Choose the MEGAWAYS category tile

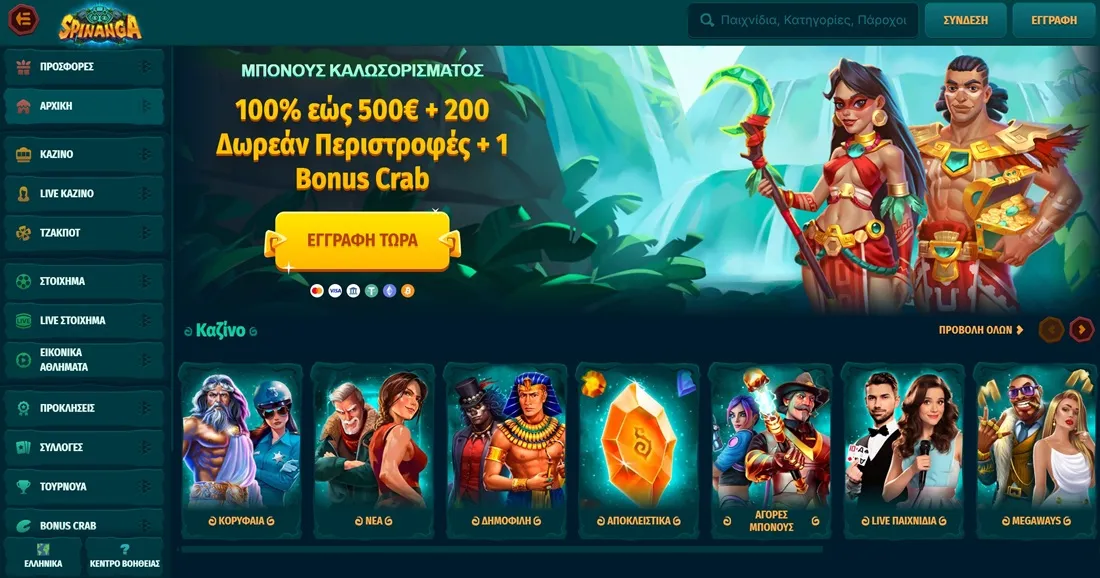point(1034,450)
